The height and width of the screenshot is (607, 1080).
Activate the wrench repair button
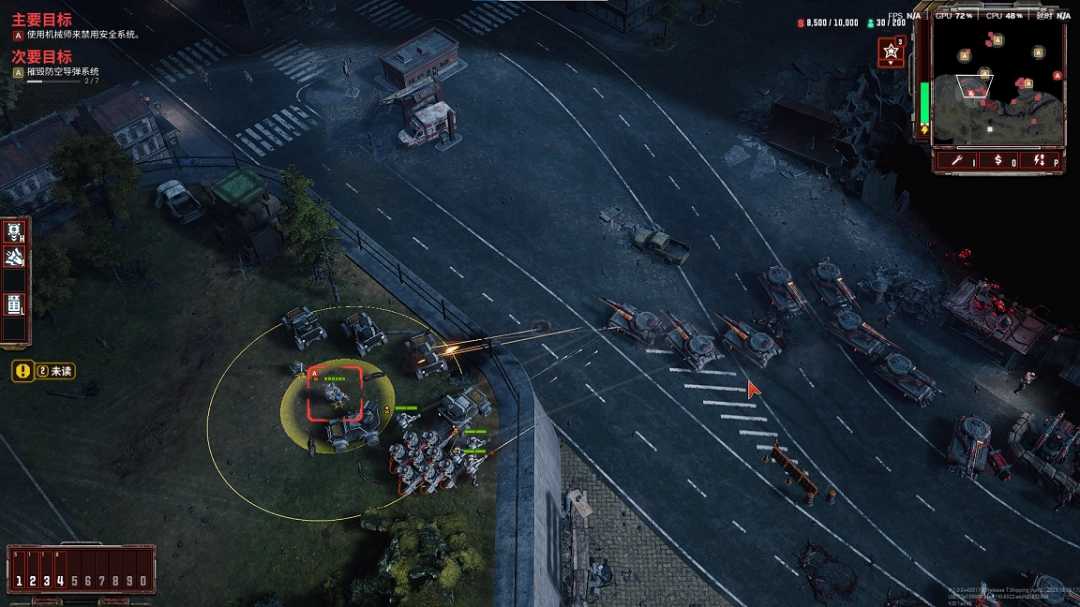point(958,160)
